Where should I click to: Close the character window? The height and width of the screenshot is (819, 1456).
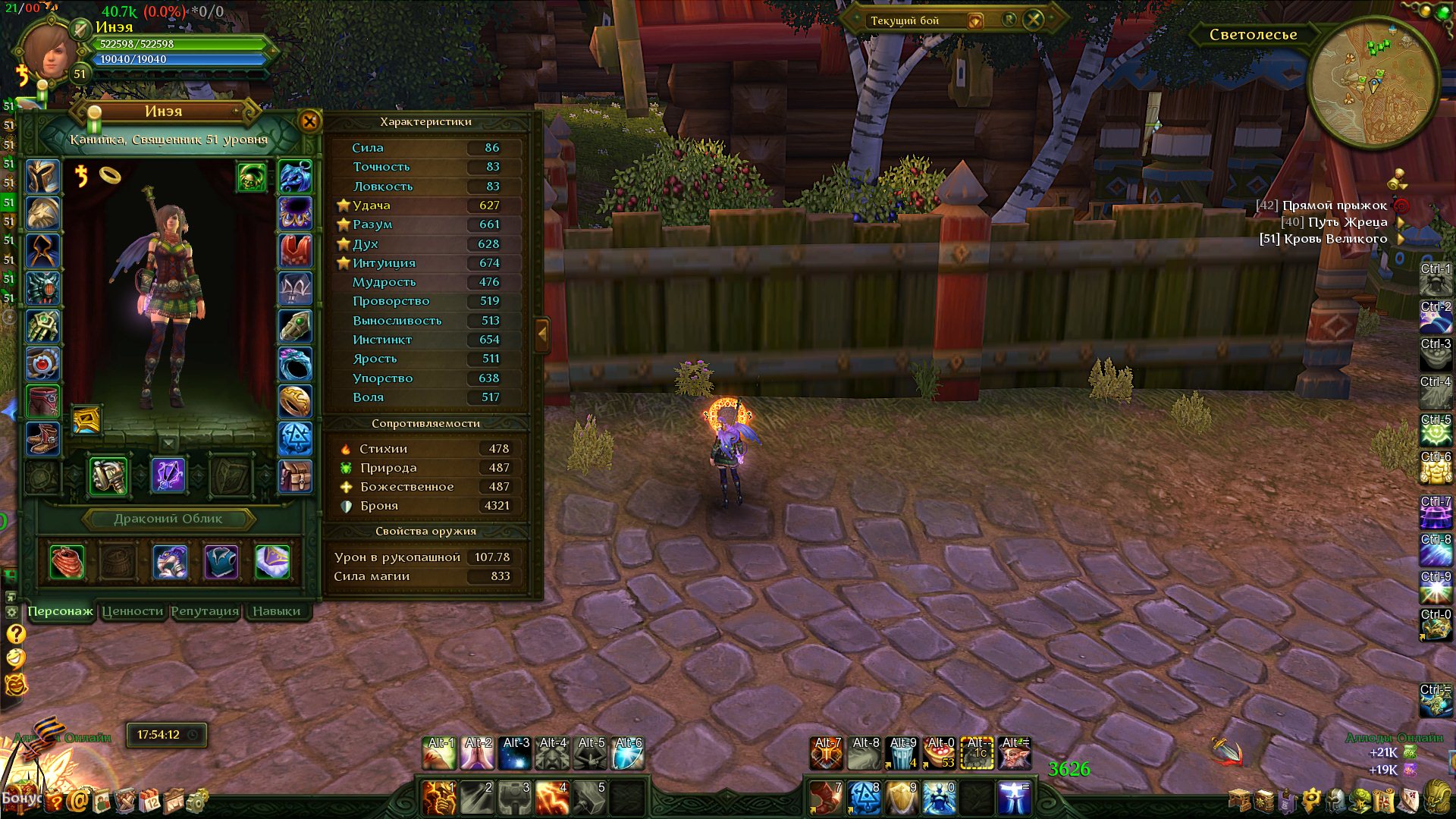pos(309,121)
